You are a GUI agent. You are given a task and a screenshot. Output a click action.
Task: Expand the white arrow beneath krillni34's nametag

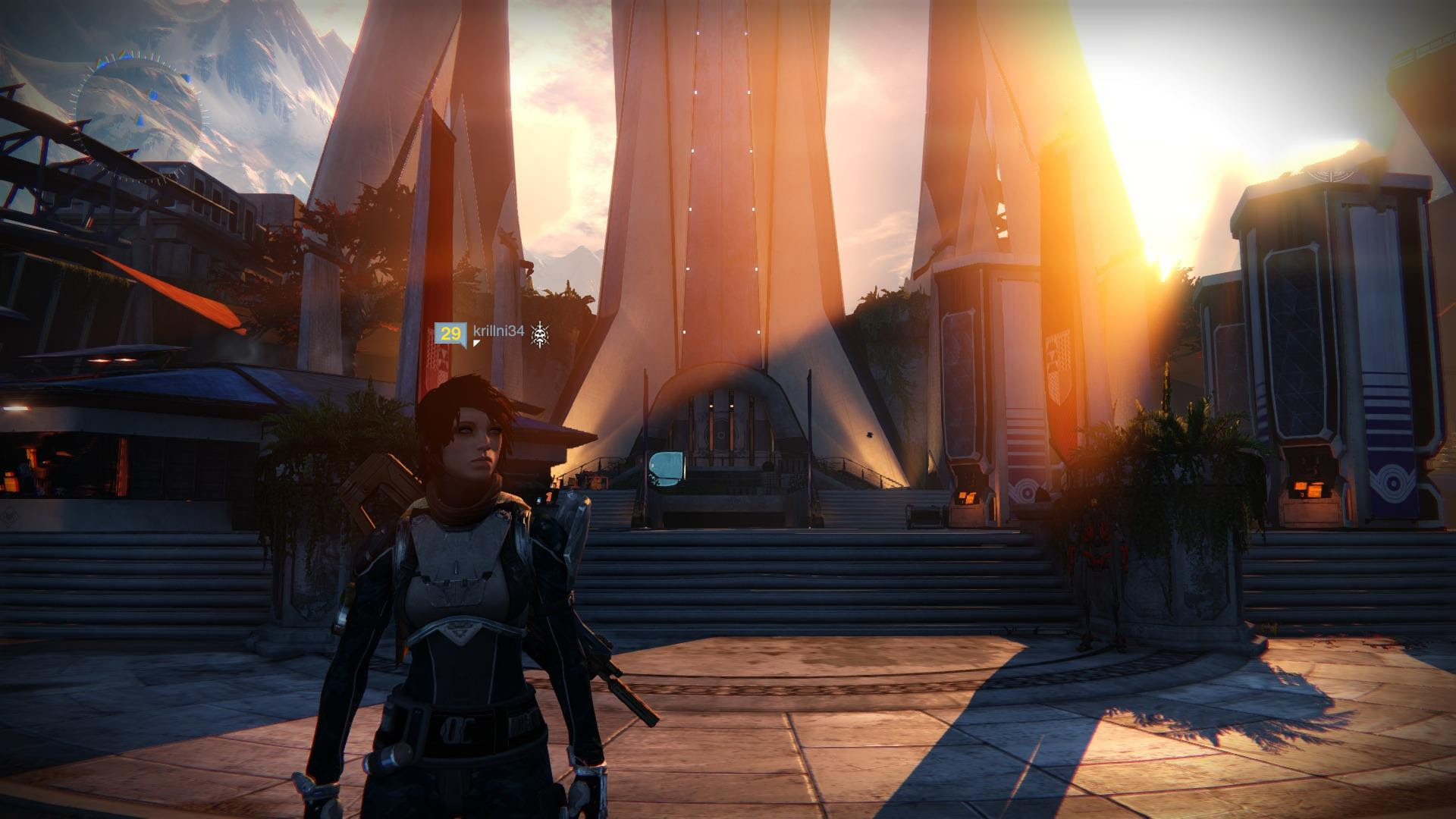click(x=477, y=344)
